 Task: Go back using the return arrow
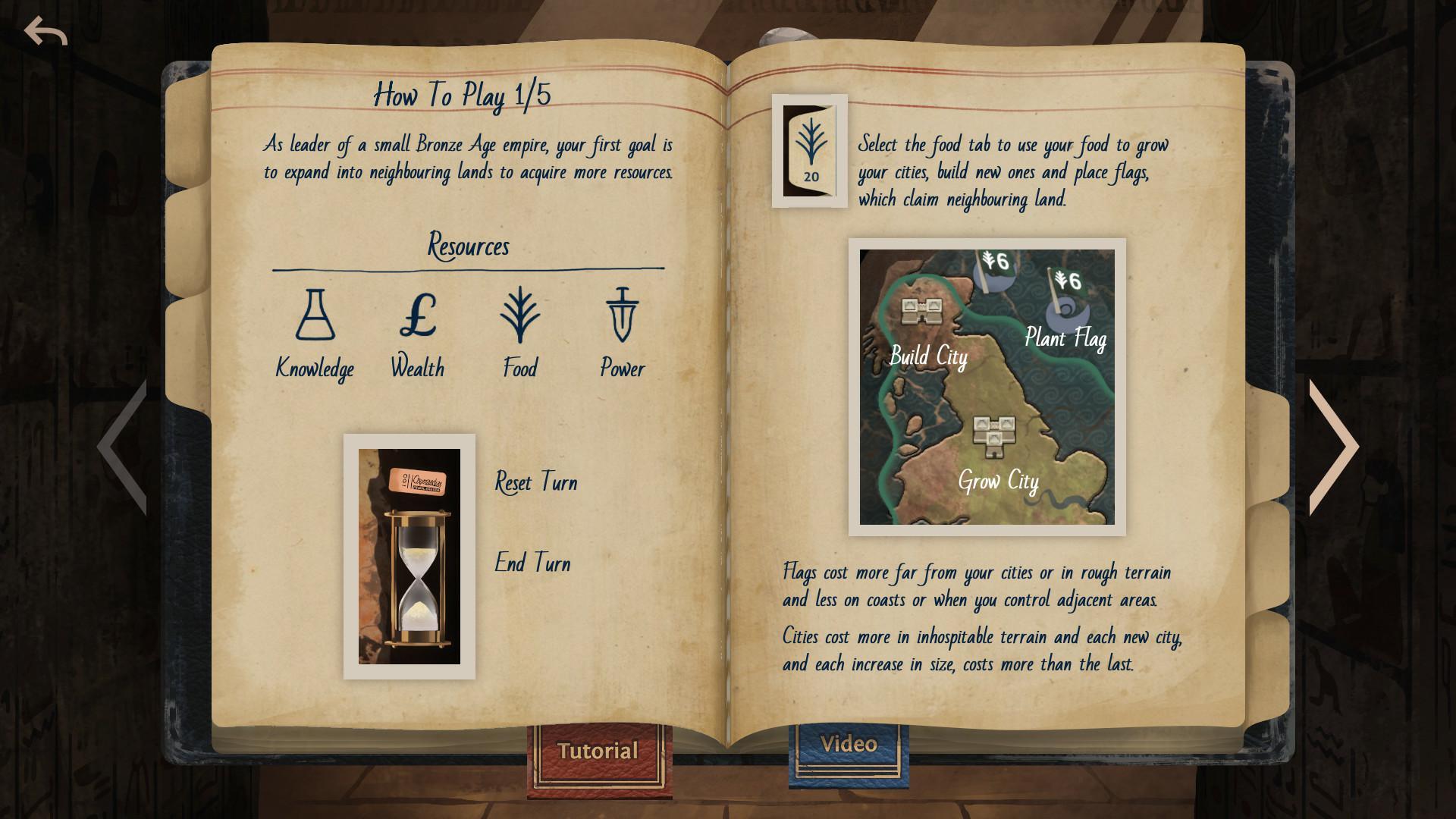tap(45, 32)
